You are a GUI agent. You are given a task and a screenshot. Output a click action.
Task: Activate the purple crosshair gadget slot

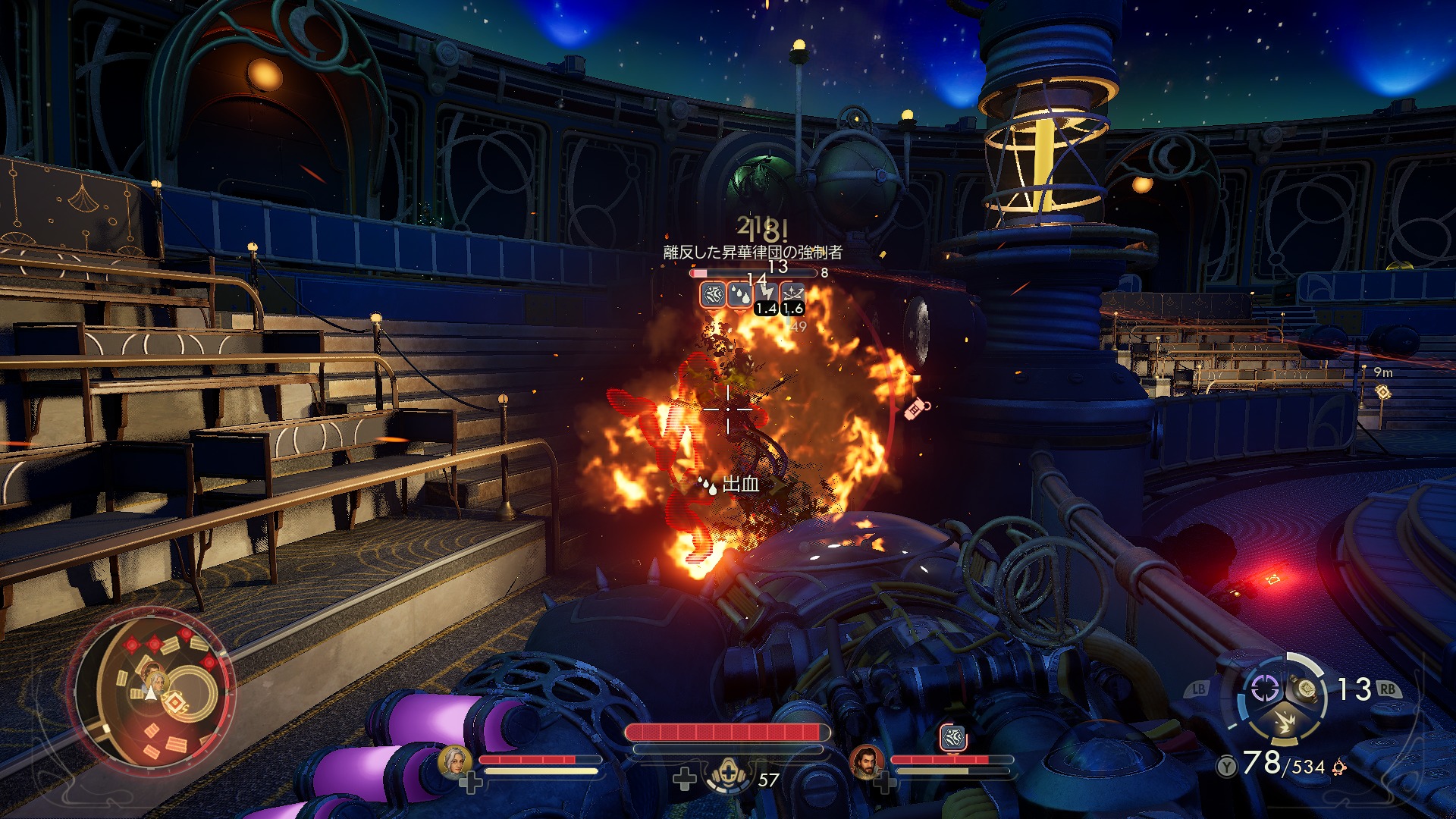tap(1264, 689)
